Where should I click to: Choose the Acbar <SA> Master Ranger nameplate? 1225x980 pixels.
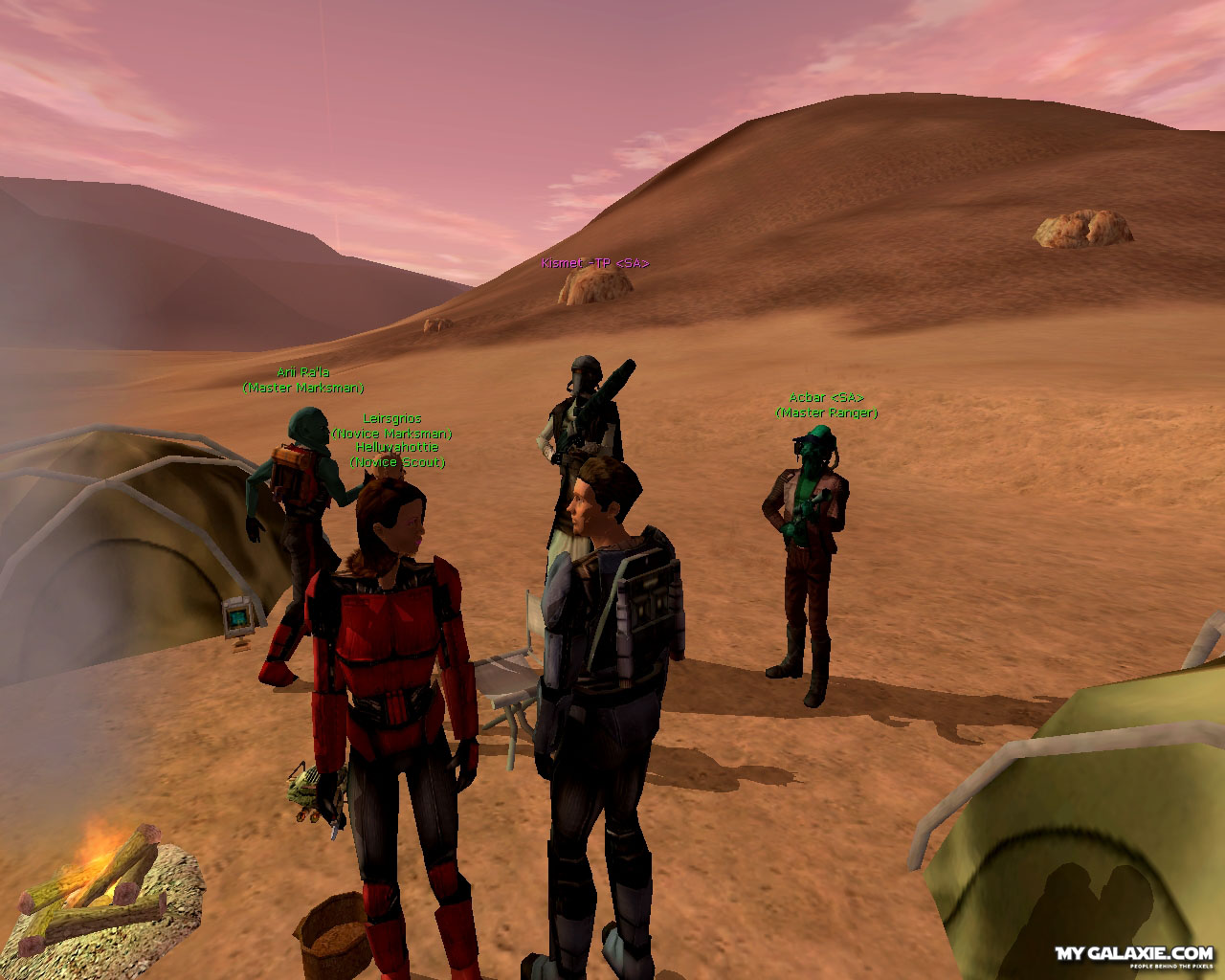click(x=826, y=405)
